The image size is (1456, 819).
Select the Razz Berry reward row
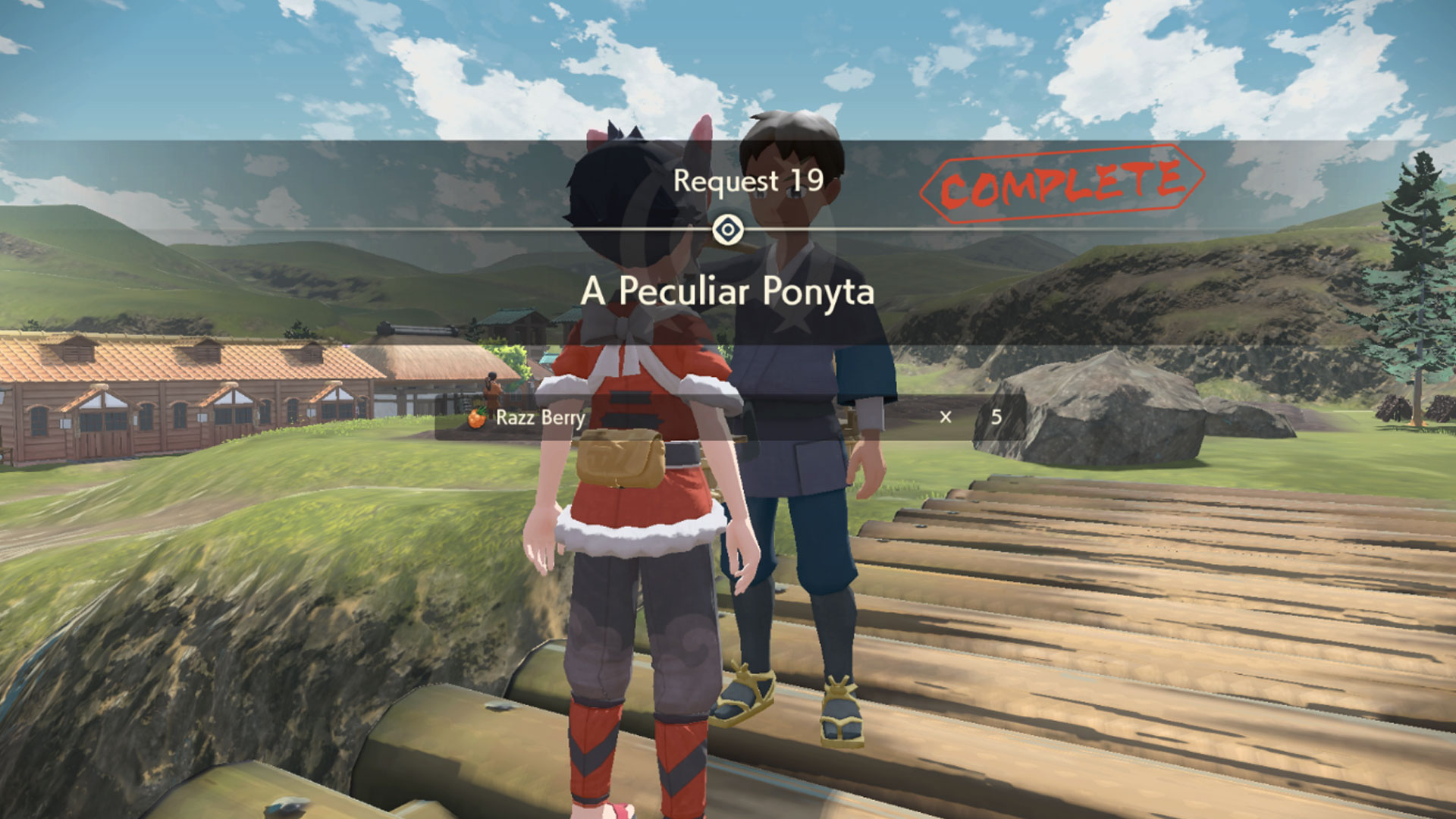(x=728, y=417)
